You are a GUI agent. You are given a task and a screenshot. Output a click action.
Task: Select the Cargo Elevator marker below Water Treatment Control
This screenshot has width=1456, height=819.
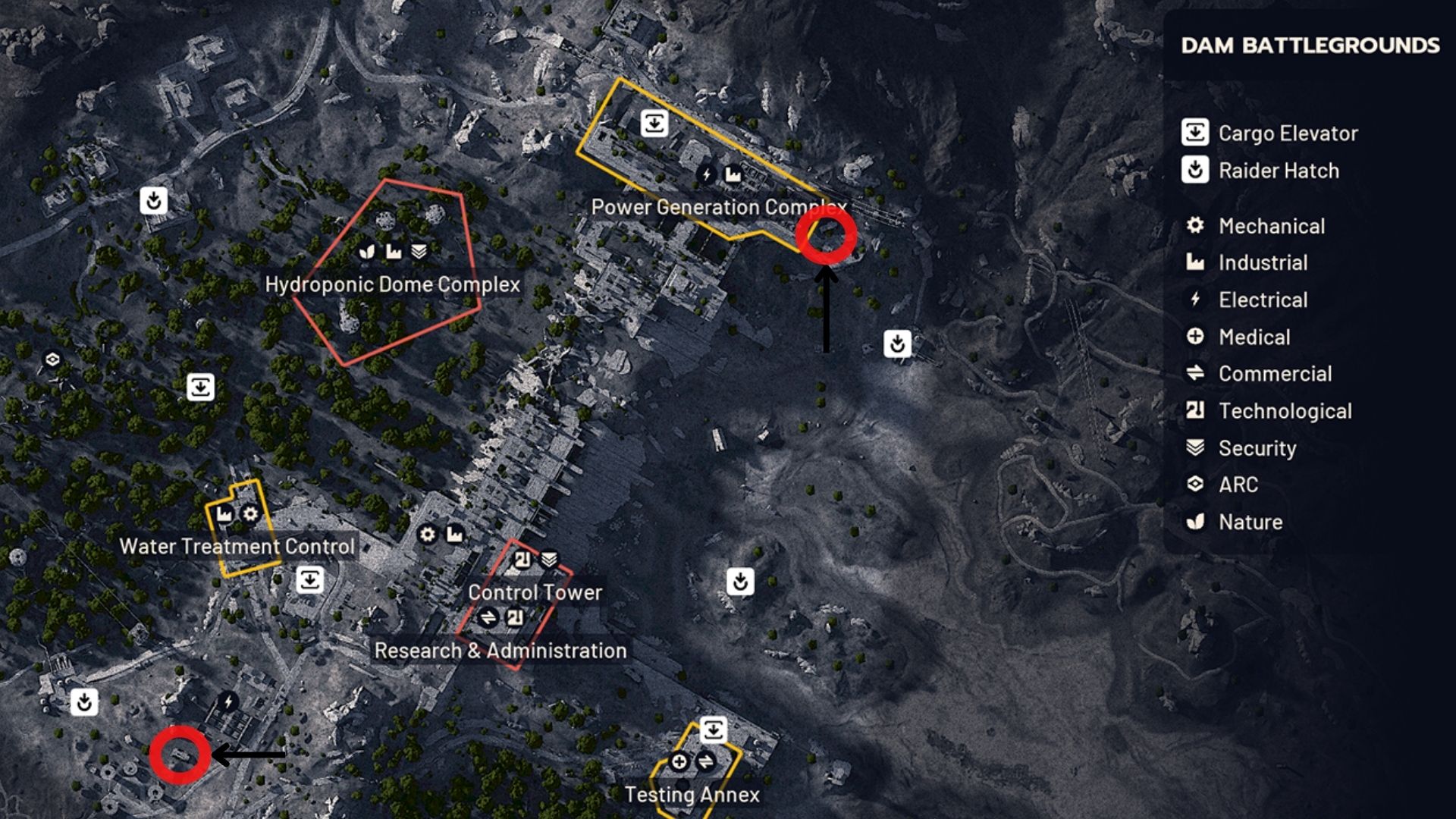[310, 579]
